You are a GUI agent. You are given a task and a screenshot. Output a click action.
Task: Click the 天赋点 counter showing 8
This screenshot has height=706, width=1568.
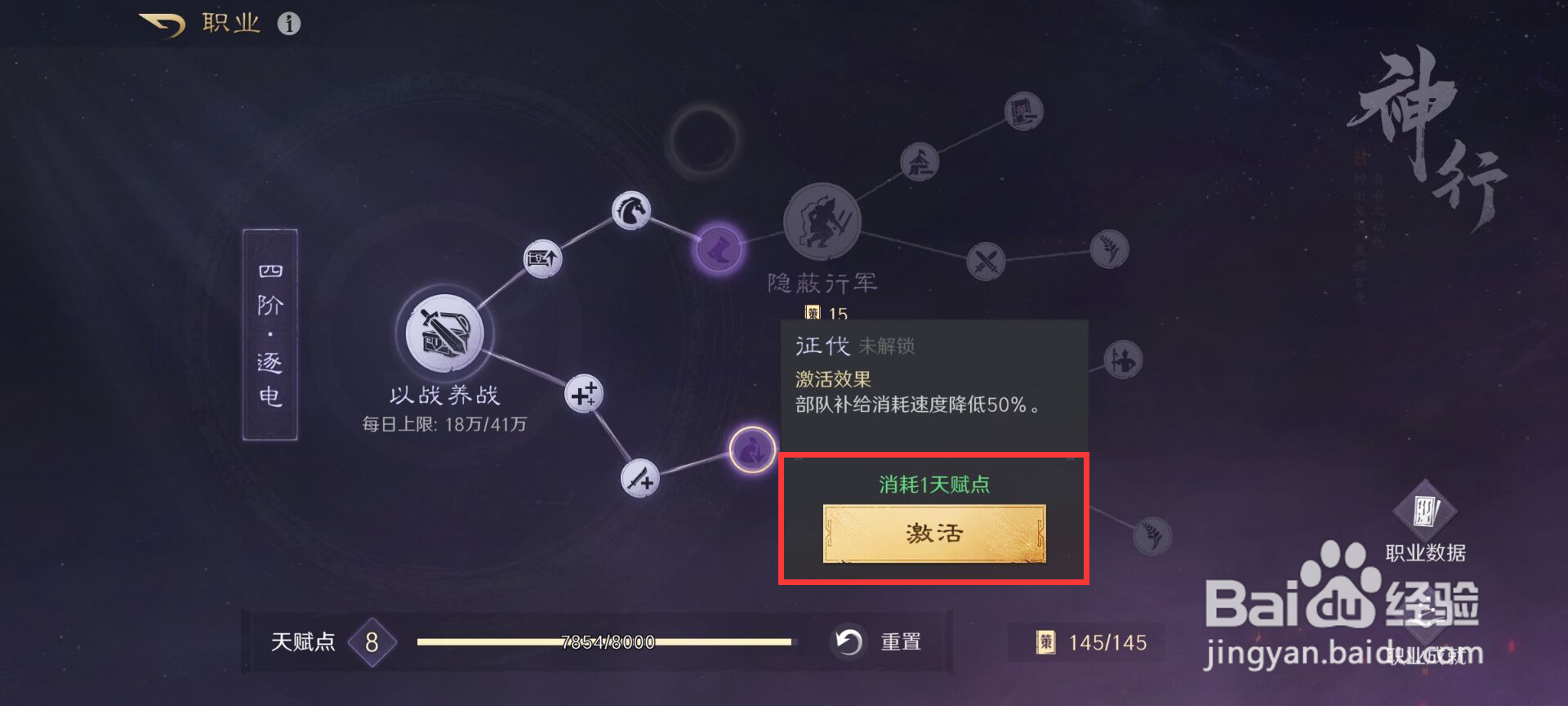(372, 642)
